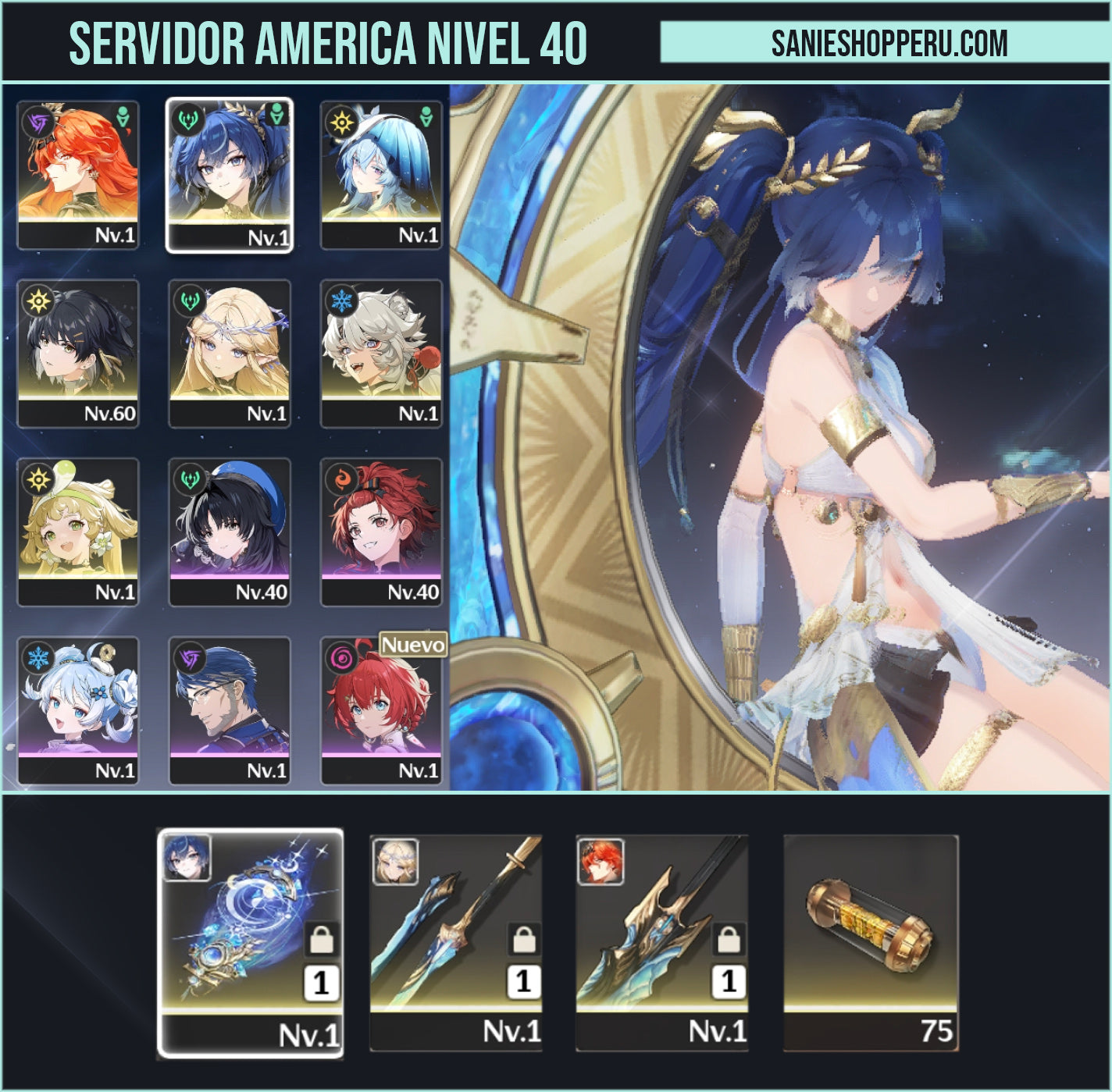Select the red-haired fire Nv.40 character
The width and height of the screenshot is (1112, 1092).
(x=381, y=532)
